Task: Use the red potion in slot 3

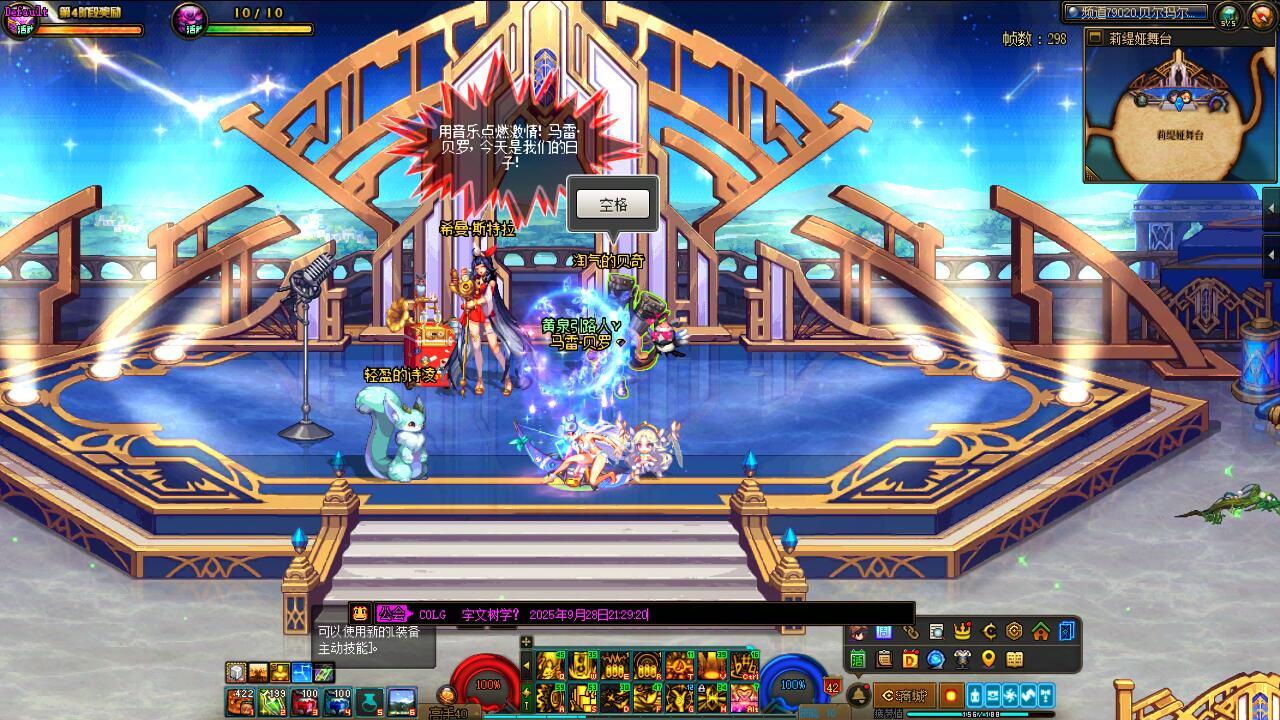Action: [x=306, y=702]
